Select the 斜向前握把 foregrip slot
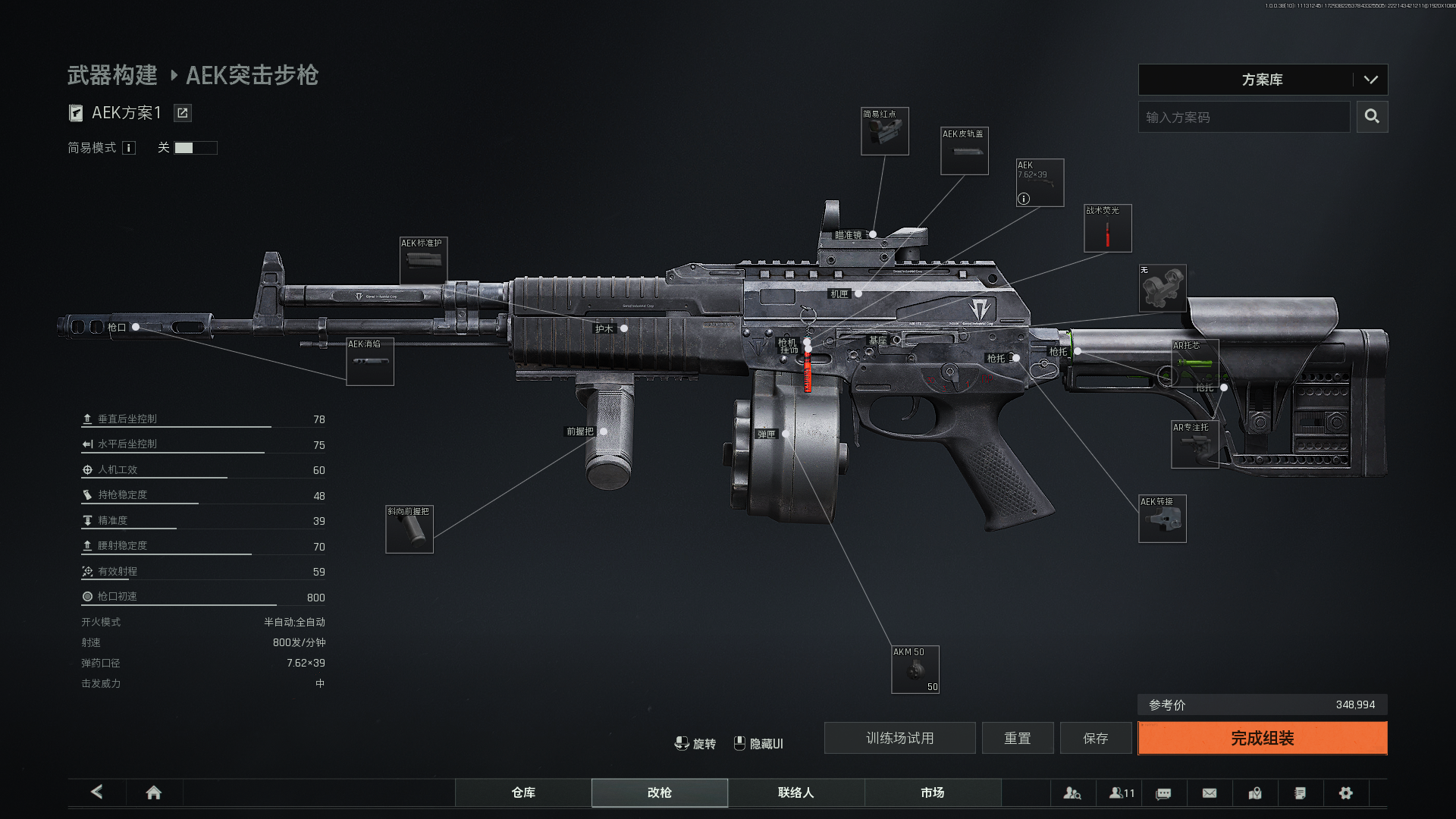This screenshot has height=819, width=1456. 409,529
